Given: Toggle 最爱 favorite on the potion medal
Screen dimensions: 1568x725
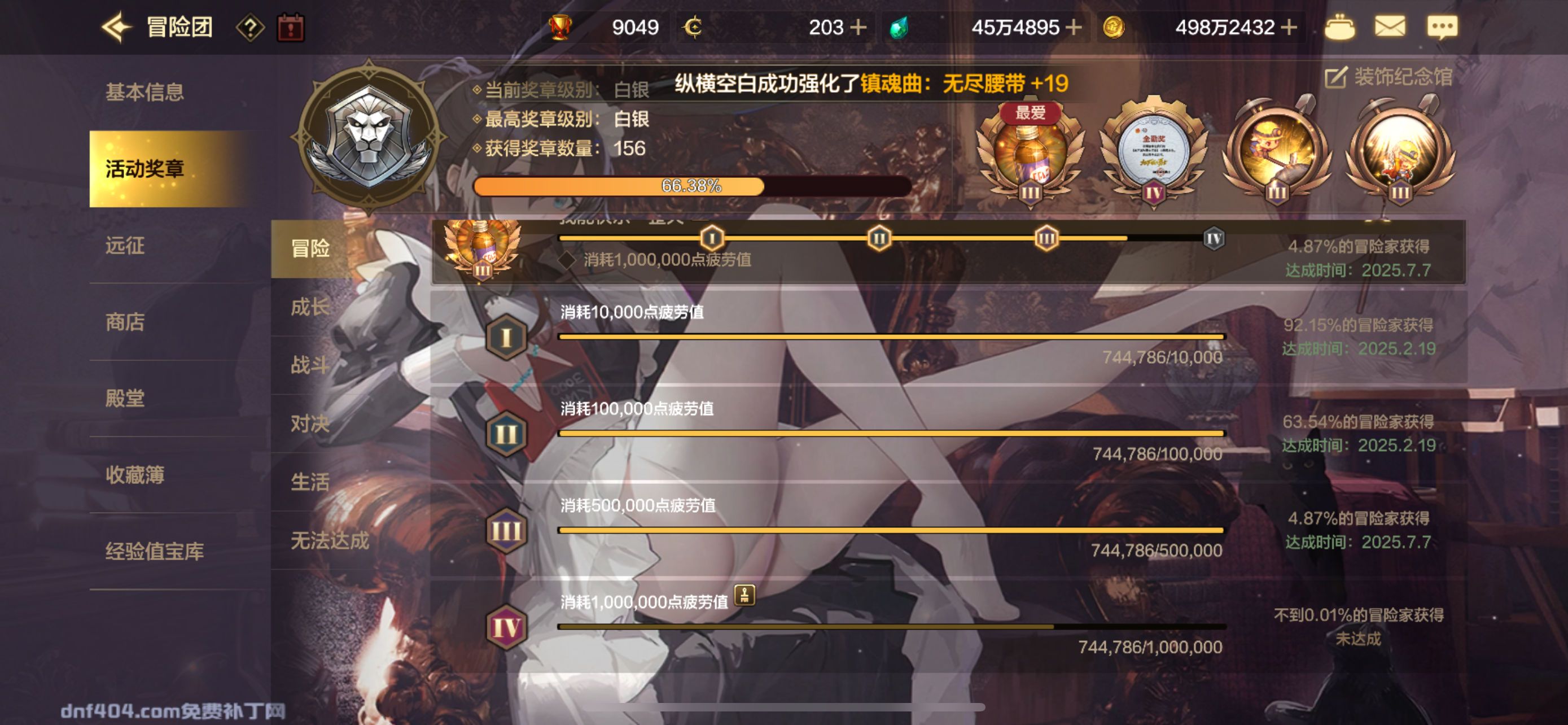Looking at the screenshot, I should (1029, 113).
